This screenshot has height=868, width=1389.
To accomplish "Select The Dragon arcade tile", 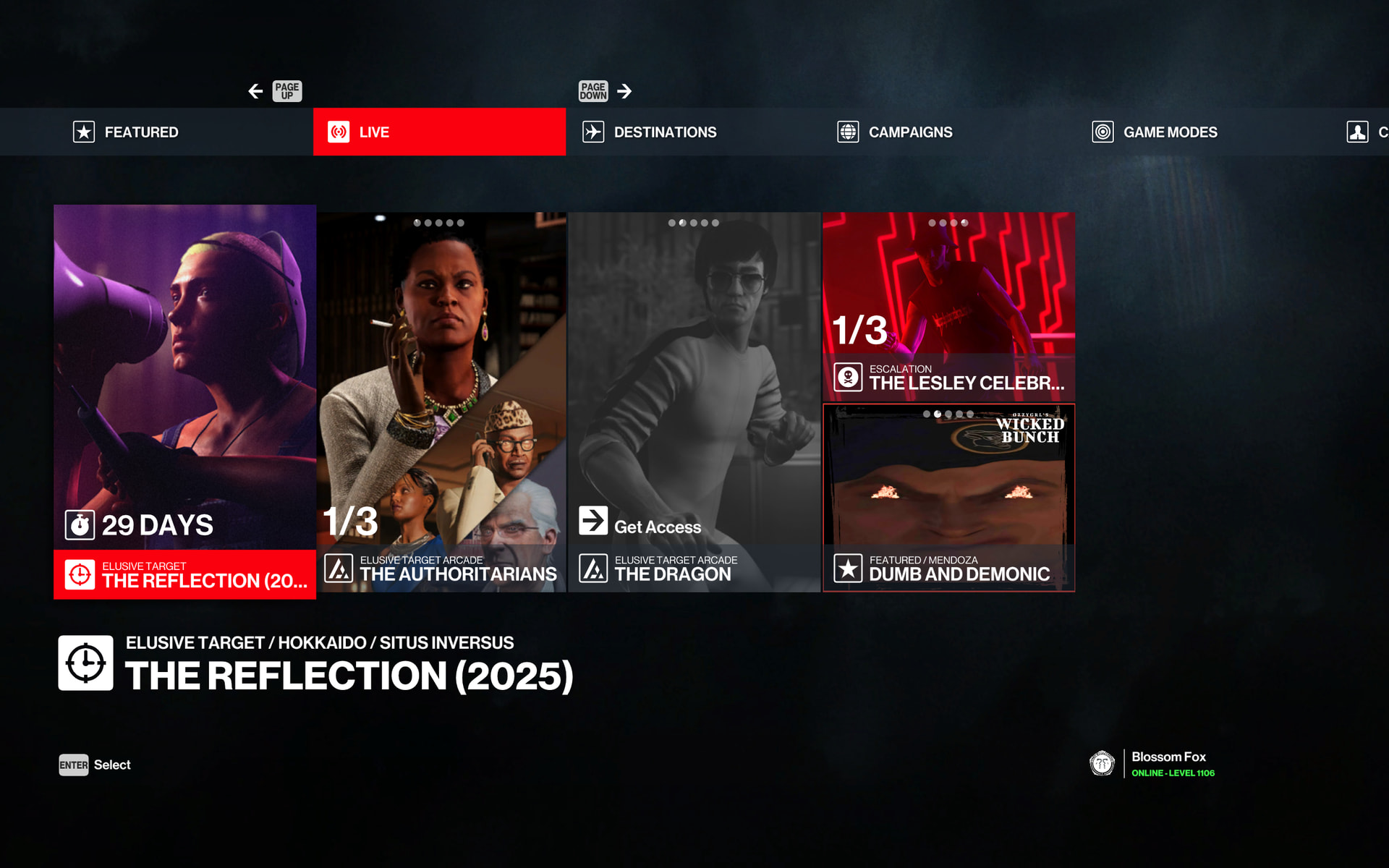I will (x=694, y=401).
